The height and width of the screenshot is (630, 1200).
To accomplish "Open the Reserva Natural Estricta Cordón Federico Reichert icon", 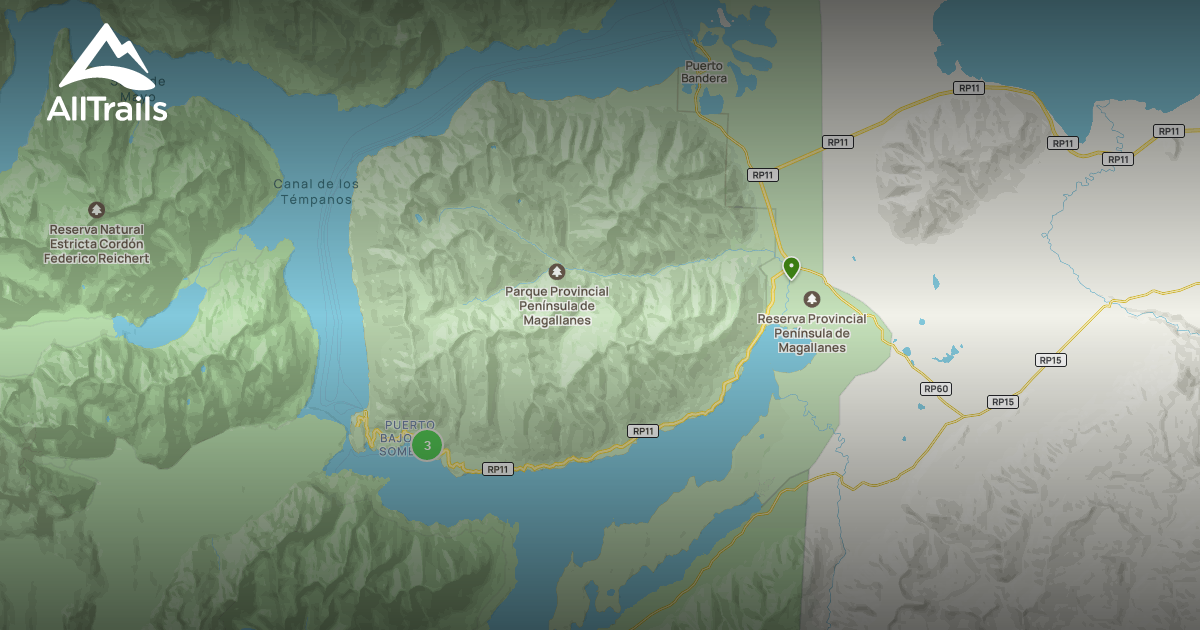I will 96,210.
